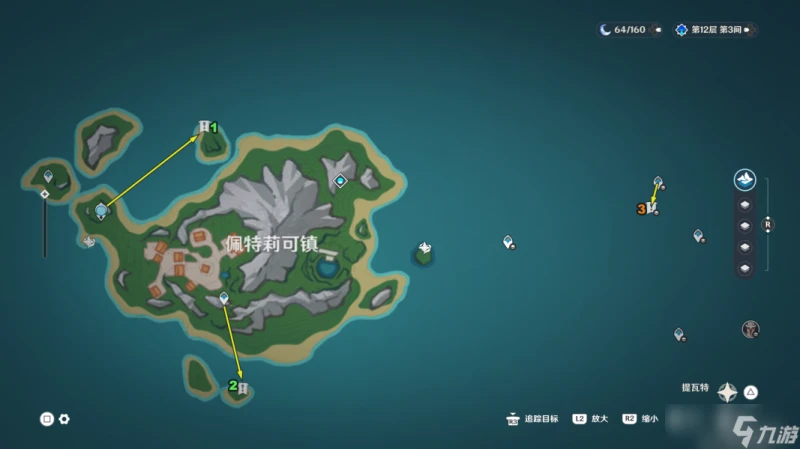Open the gear settings icon on the map
This screenshot has height=449, width=800.
point(64,419)
